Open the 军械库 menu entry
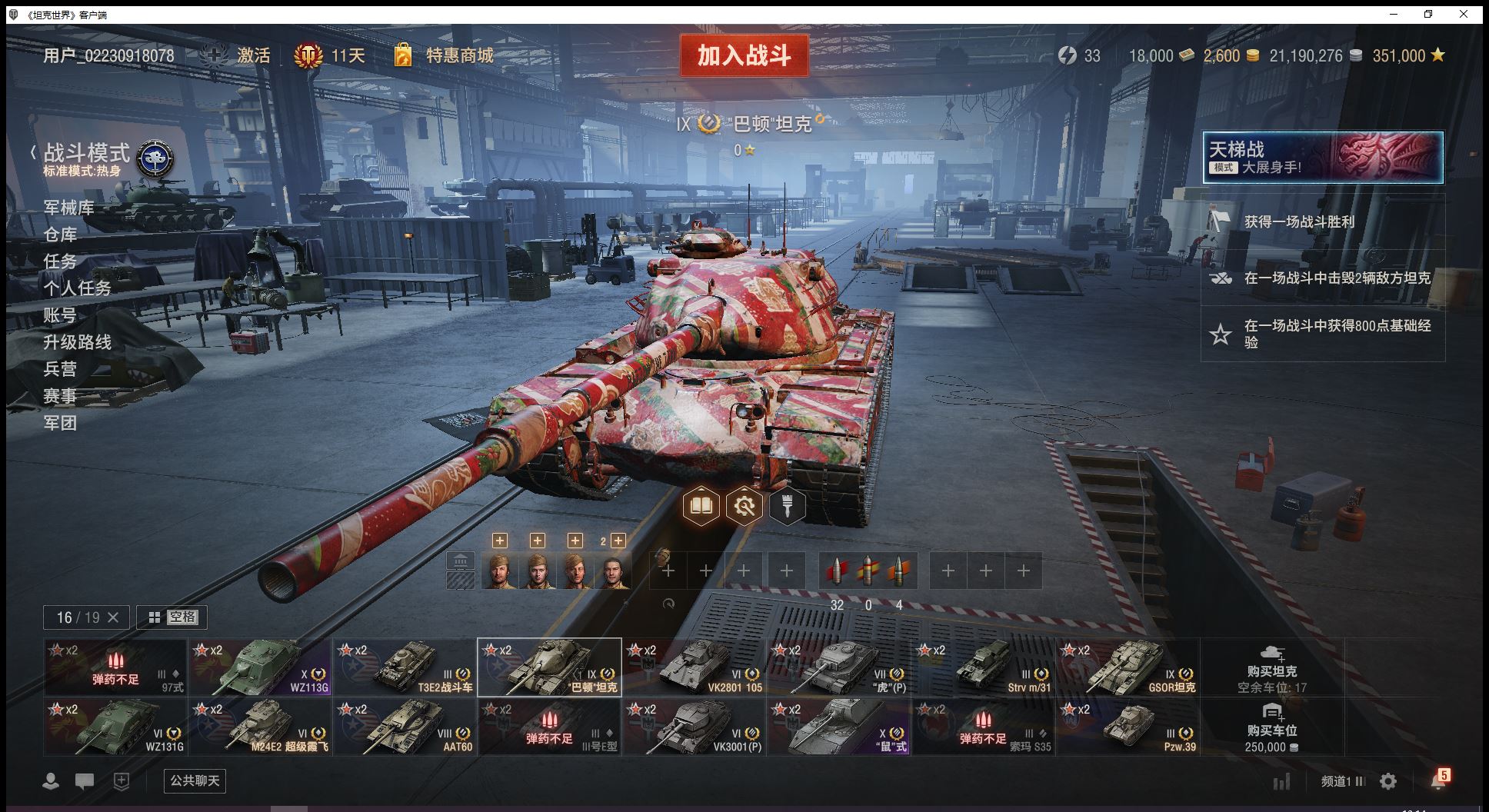This screenshot has width=1489, height=812. click(x=68, y=208)
